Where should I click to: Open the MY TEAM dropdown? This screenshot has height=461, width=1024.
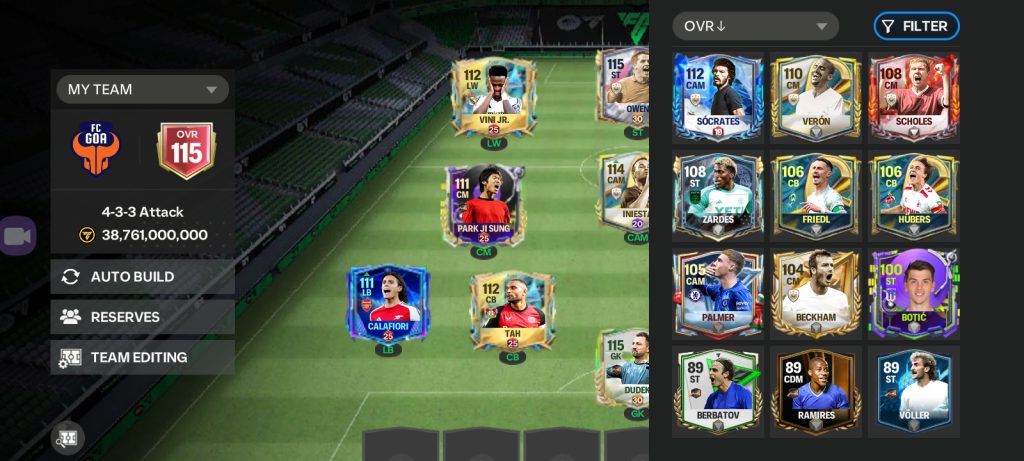142,89
